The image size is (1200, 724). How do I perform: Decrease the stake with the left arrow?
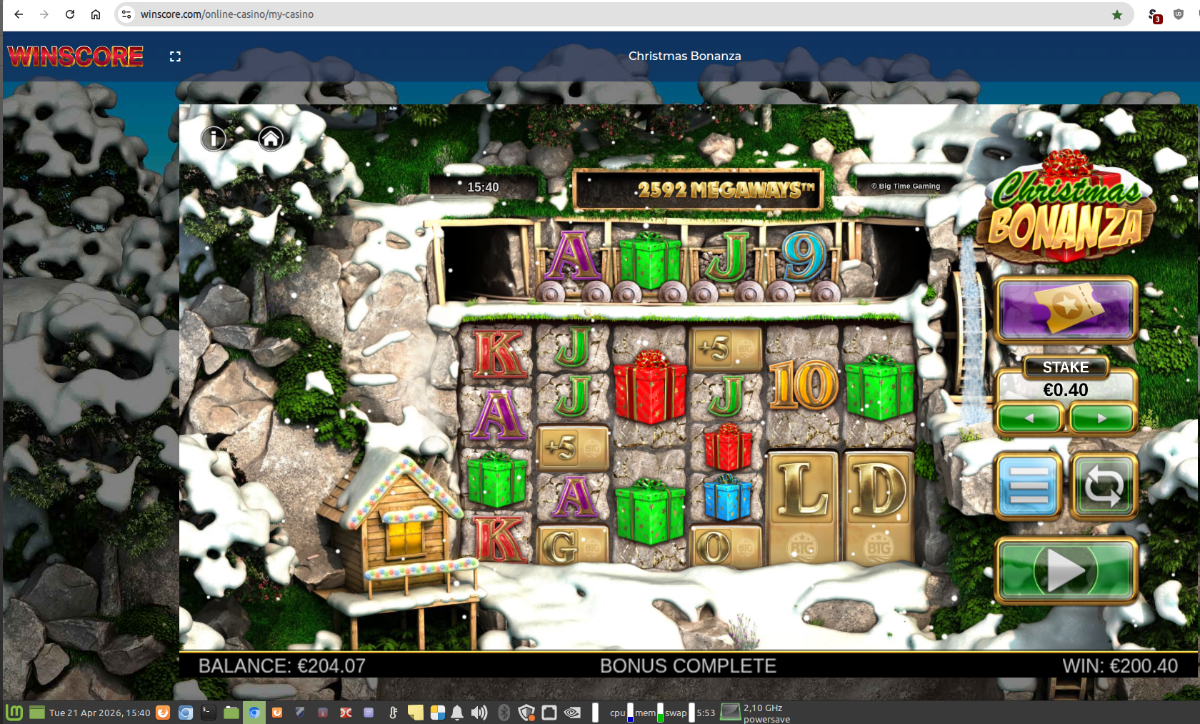pyautogui.click(x=1029, y=417)
